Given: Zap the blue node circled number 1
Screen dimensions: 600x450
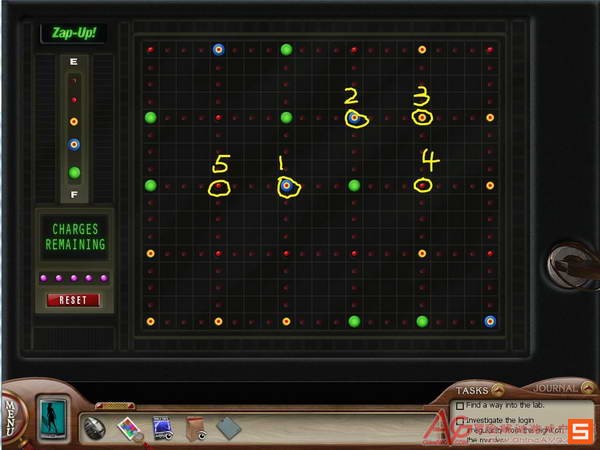Looking at the screenshot, I should click(286, 185).
